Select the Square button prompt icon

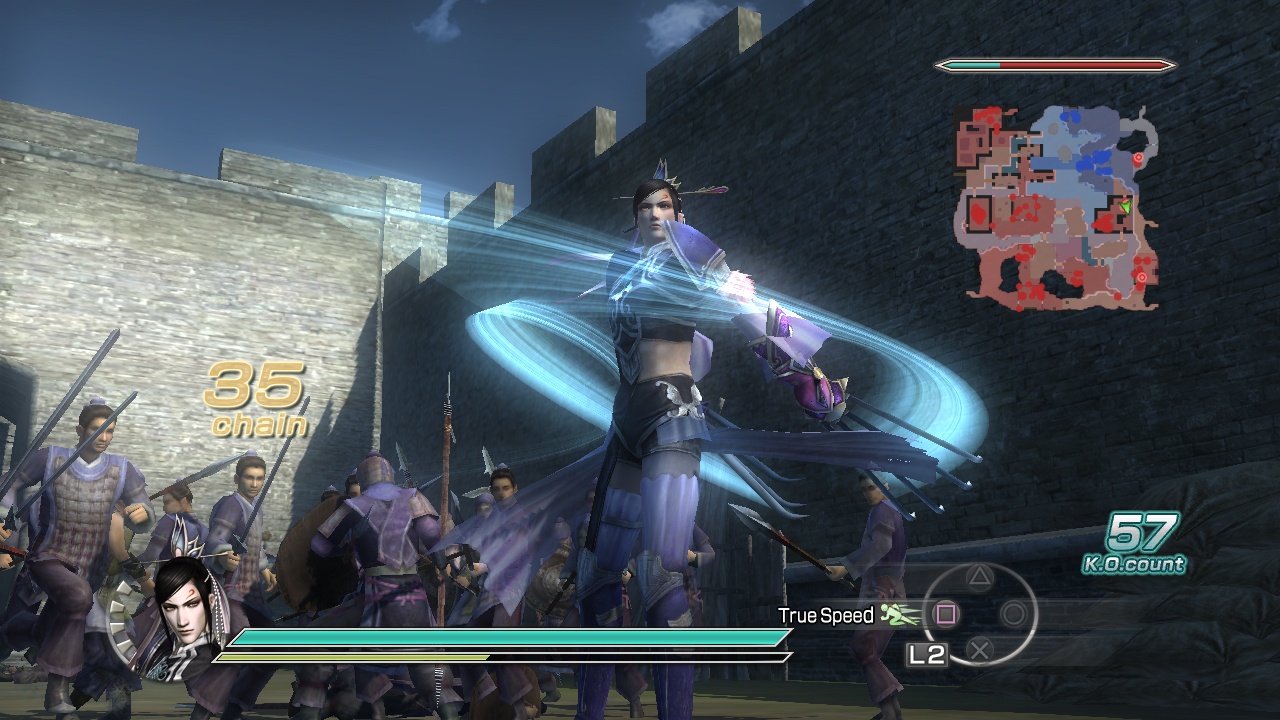[x=944, y=614]
